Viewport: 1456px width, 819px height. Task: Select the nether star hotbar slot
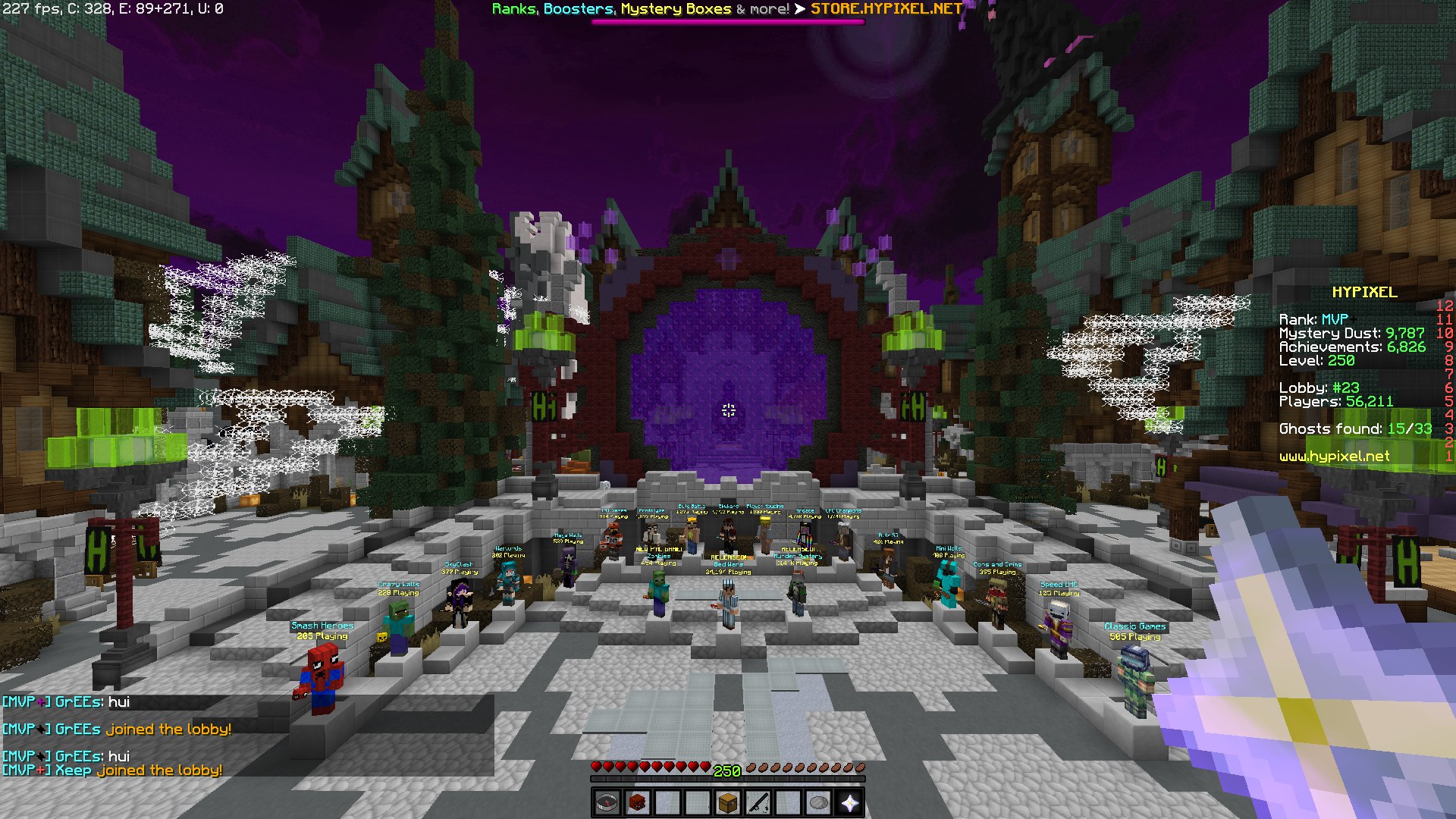[x=849, y=802]
